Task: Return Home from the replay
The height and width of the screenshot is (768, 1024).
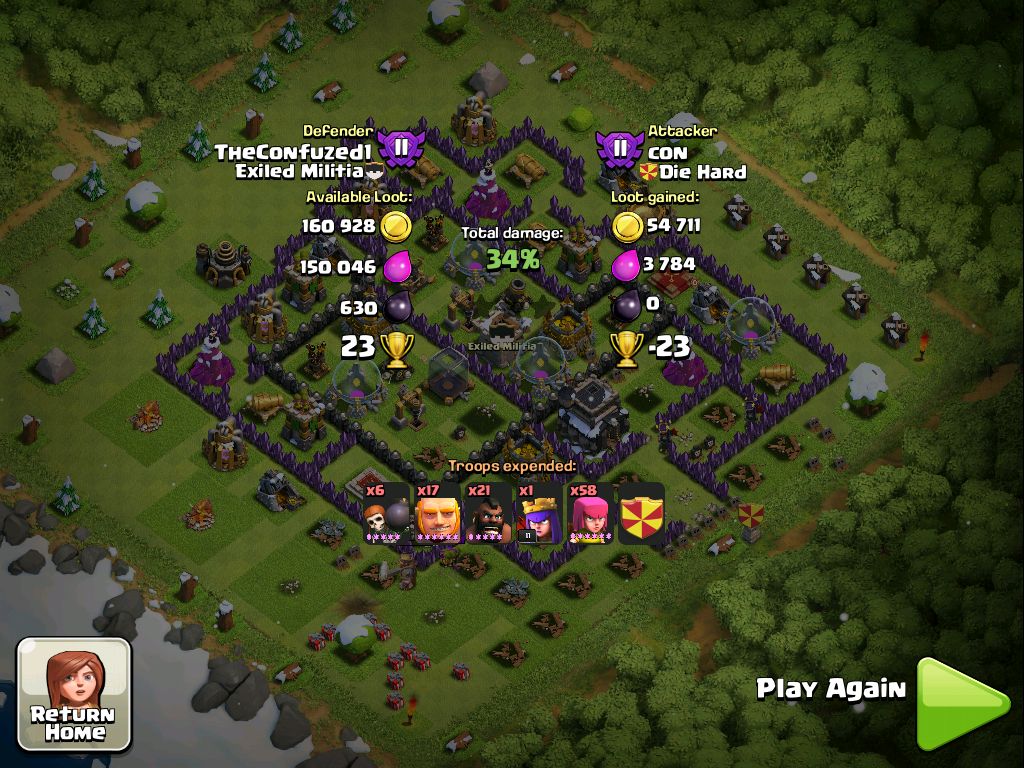Action: pyautogui.click(x=74, y=694)
